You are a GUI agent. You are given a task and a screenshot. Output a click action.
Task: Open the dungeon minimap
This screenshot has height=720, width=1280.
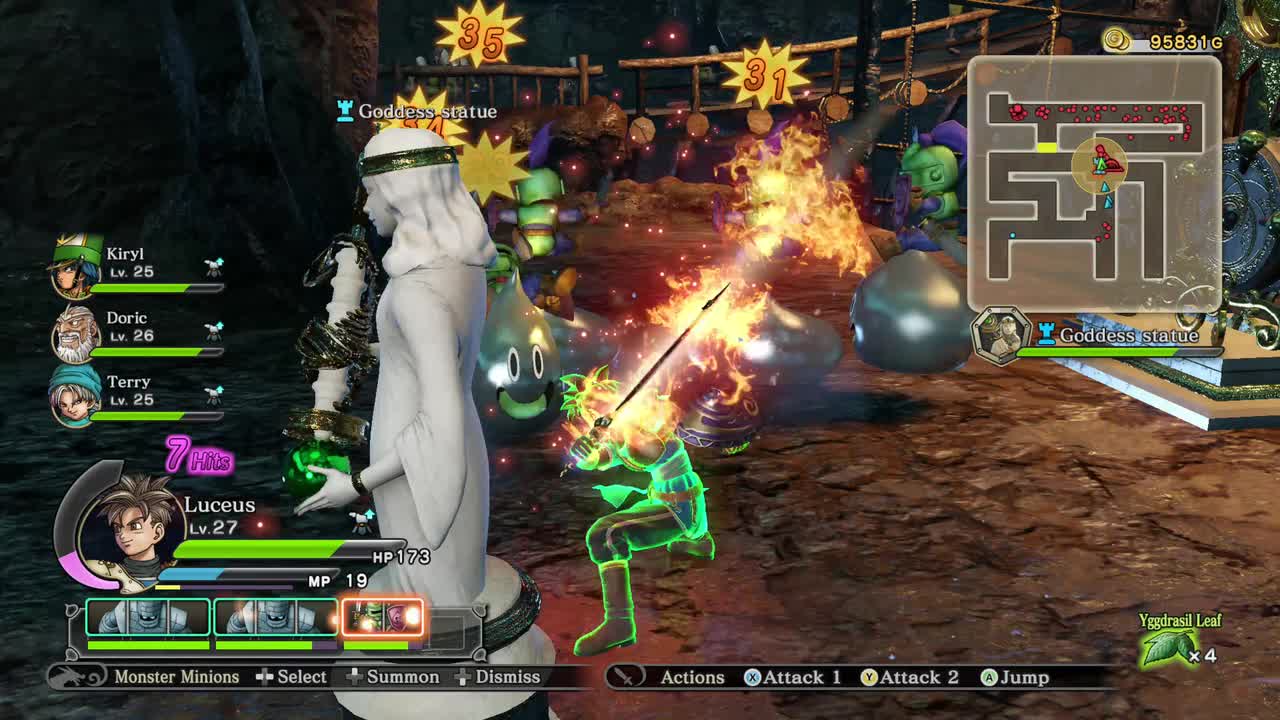[x=1094, y=184]
